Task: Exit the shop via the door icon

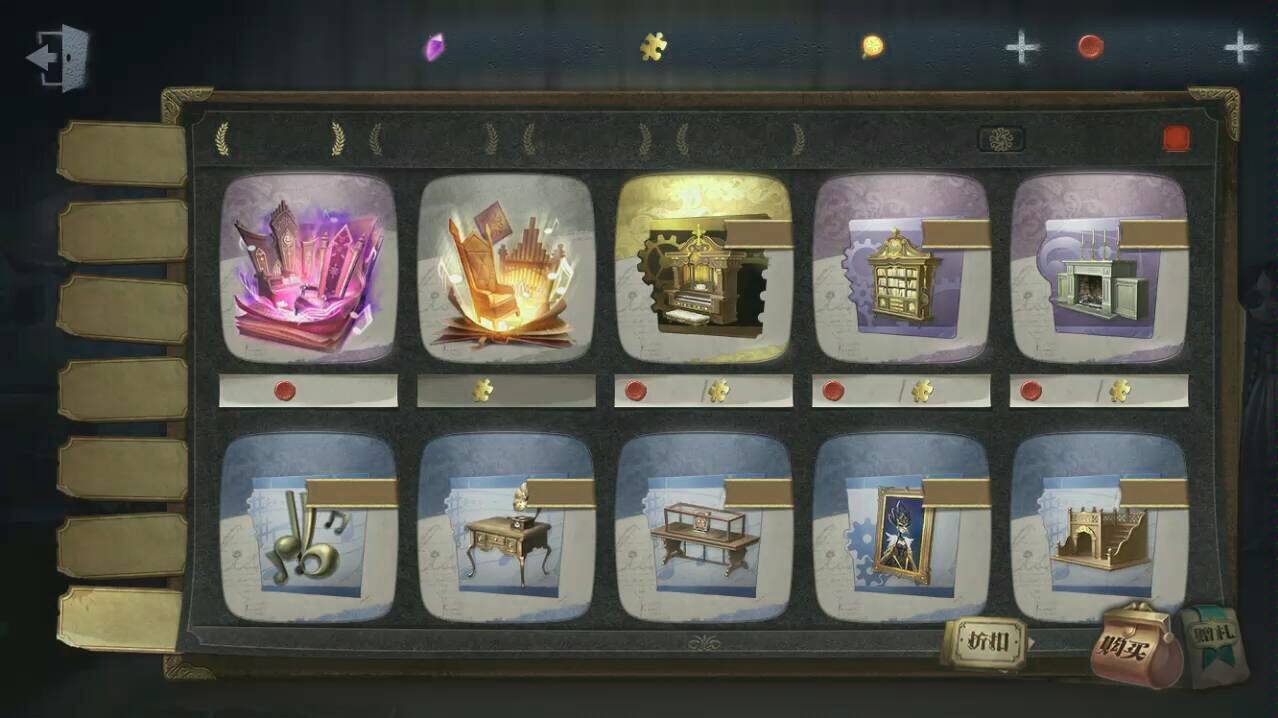Action: [x=58, y=58]
